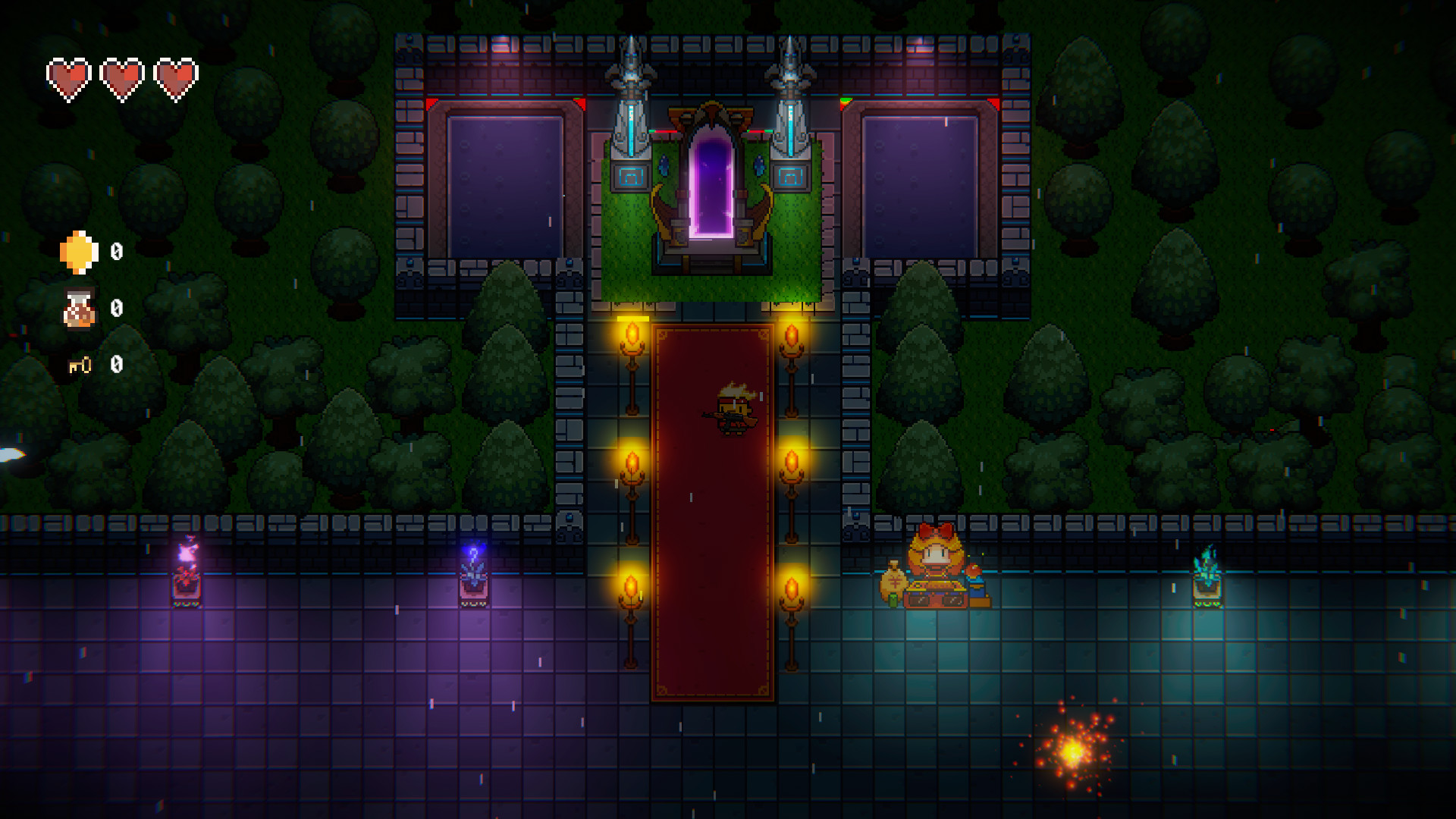This screenshot has width=1456, height=819.
Task: Select the cyan crystal pedestal on the right
Action: (1208, 584)
